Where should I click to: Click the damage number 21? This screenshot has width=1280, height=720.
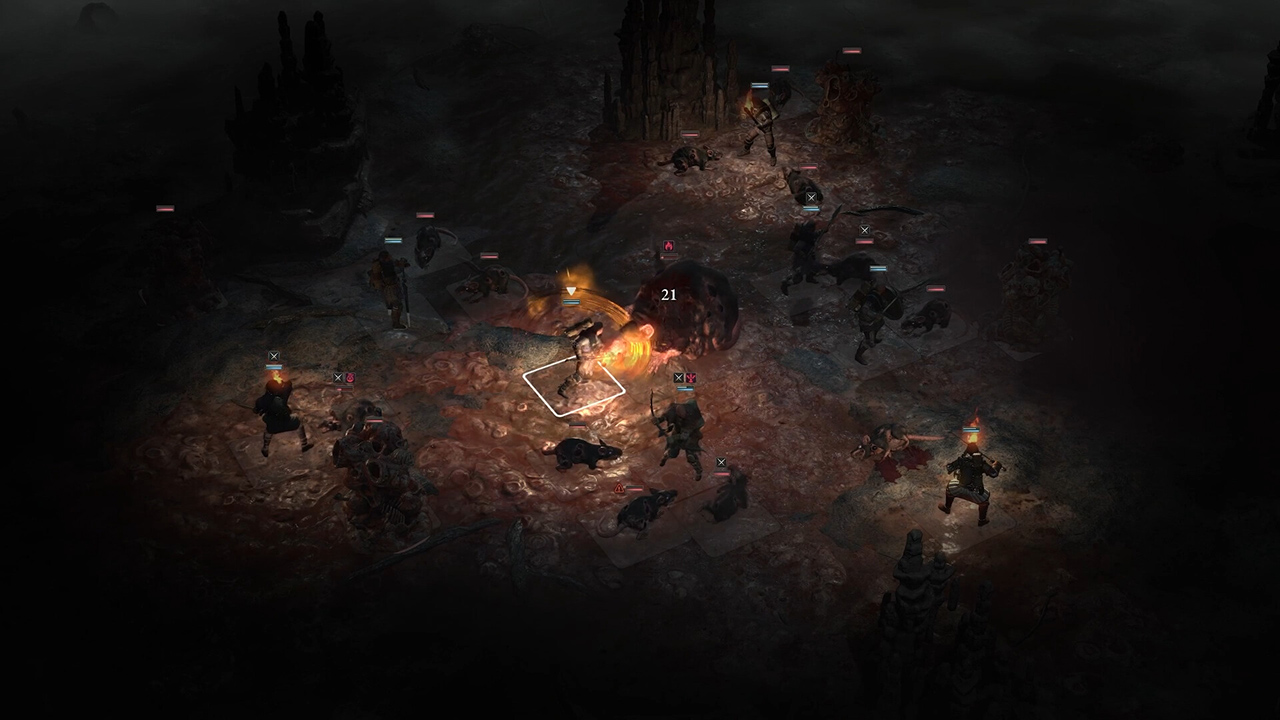tap(670, 294)
